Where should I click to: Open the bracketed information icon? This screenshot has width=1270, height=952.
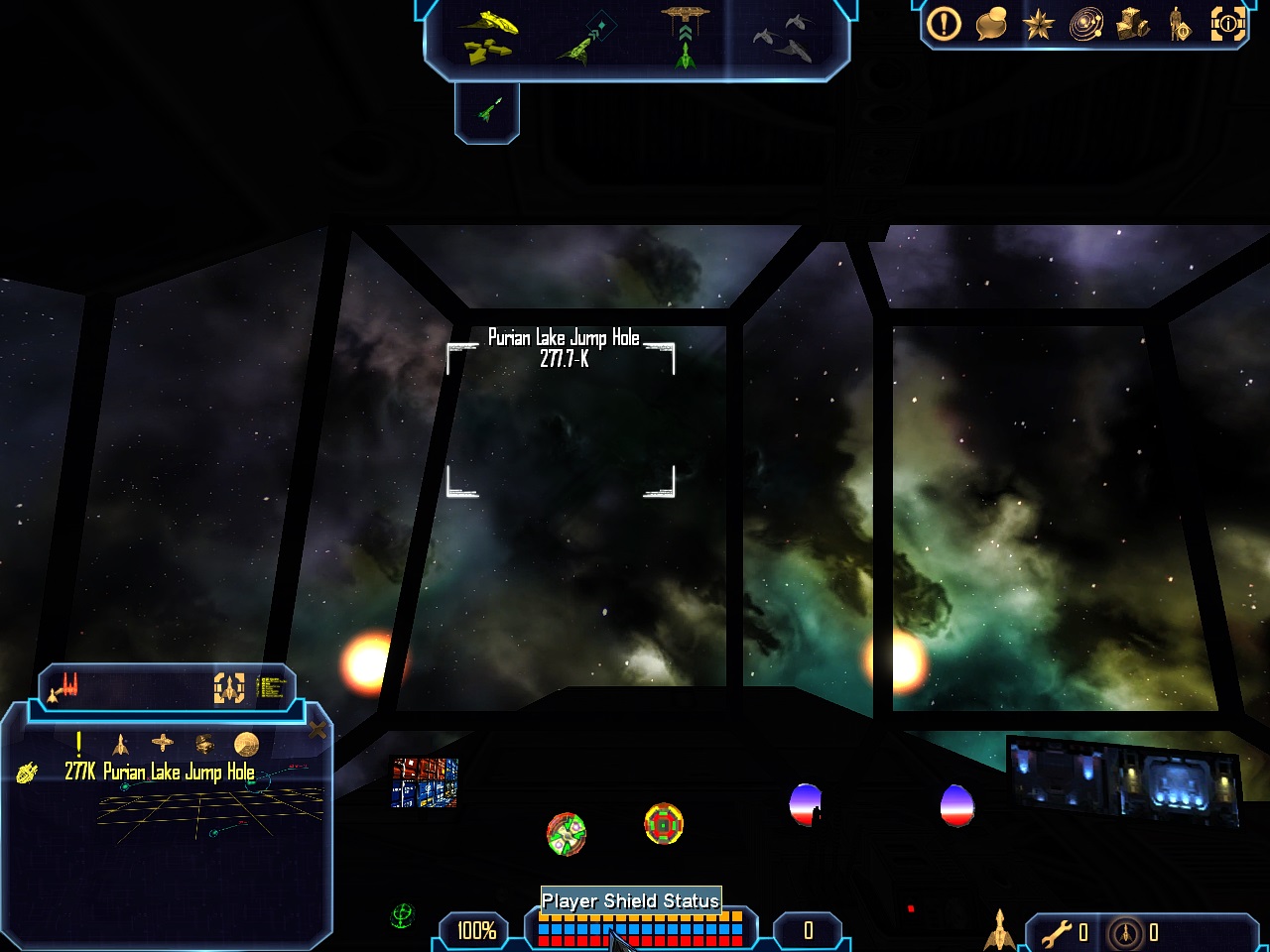(x=1227, y=24)
